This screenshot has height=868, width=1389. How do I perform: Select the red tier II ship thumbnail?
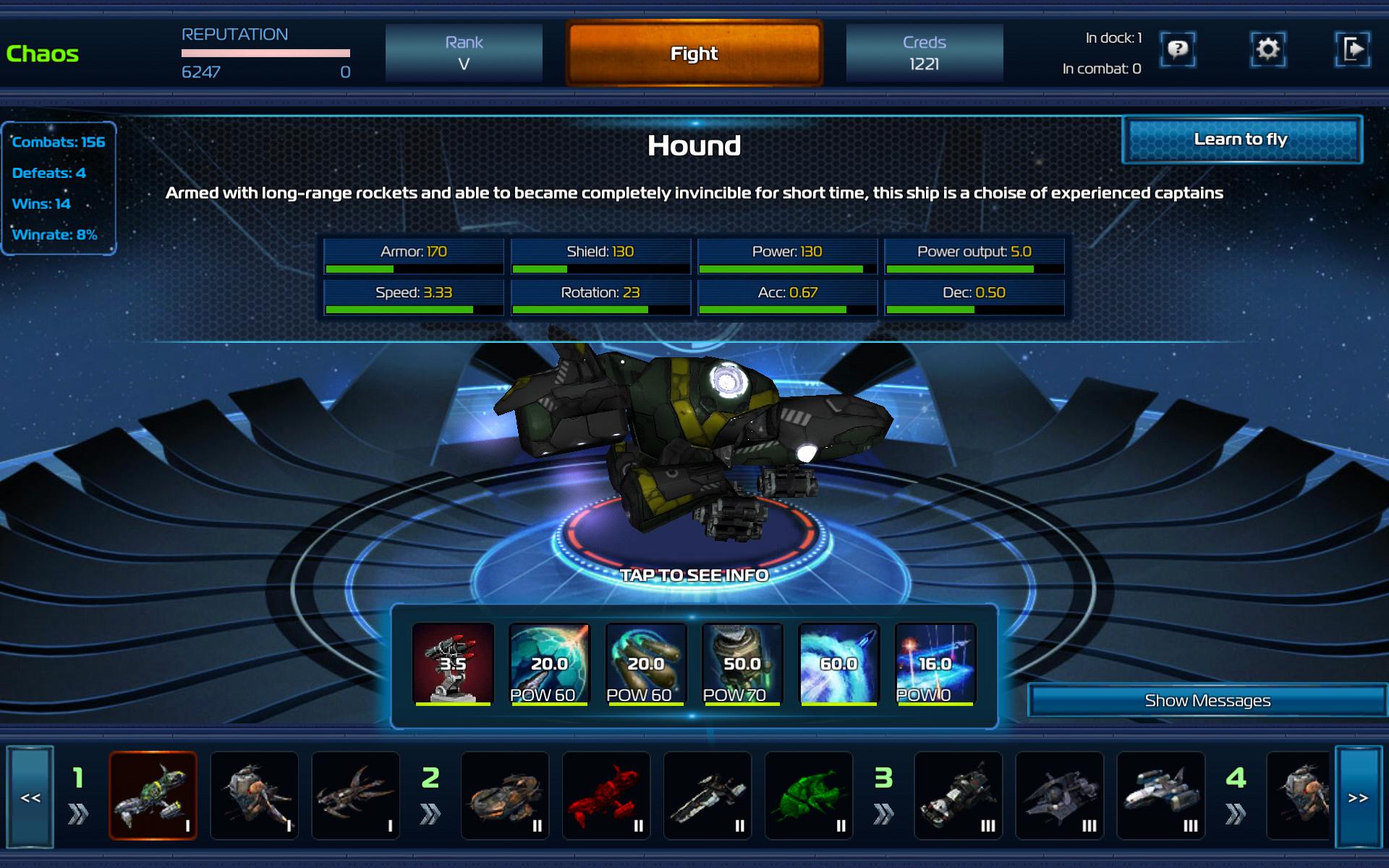pyautogui.click(x=606, y=796)
